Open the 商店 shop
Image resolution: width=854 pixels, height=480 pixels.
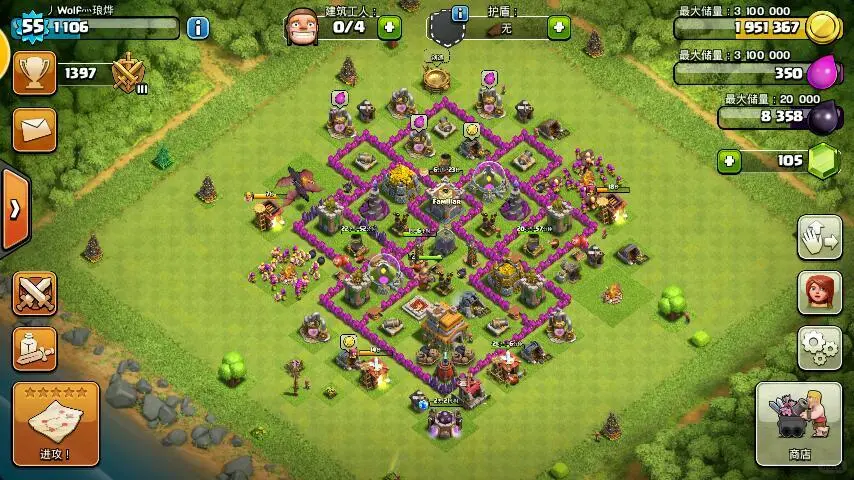click(798, 423)
